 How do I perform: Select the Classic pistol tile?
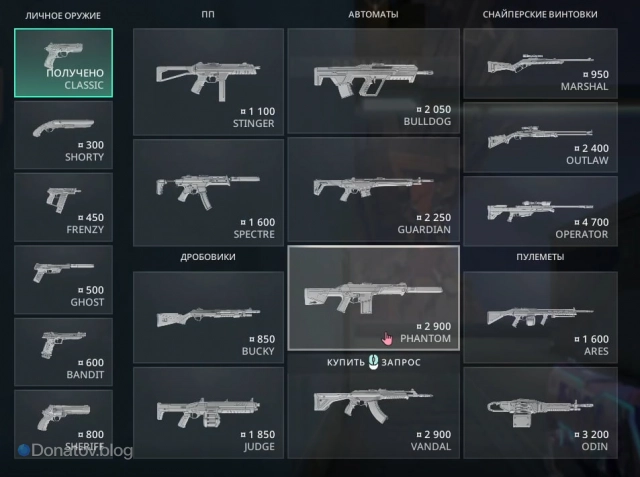pyautogui.click(x=64, y=63)
